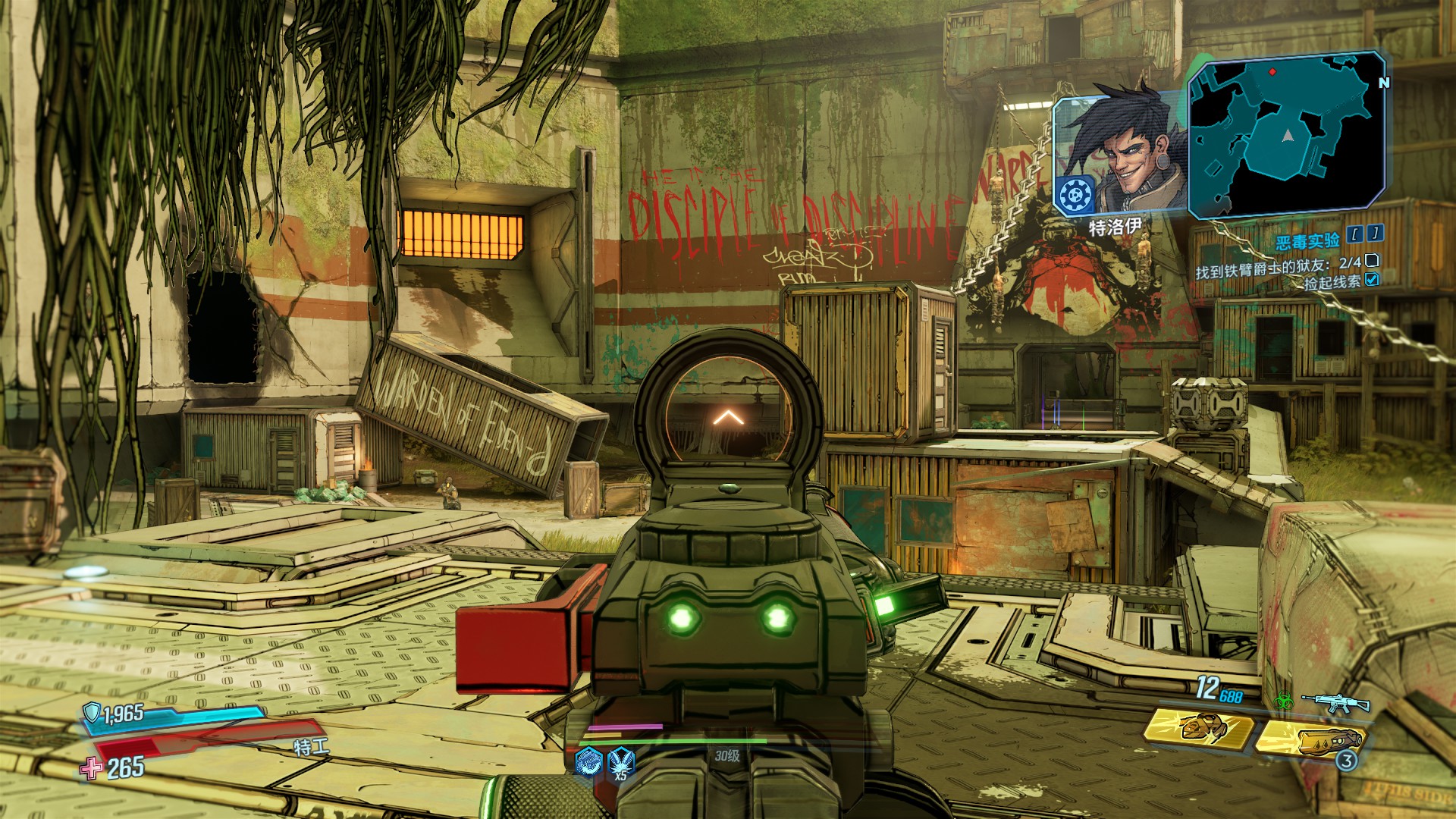Image resolution: width=1456 pixels, height=819 pixels.
Task: Select the assault rifle weapon icon
Action: click(x=1335, y=702)
